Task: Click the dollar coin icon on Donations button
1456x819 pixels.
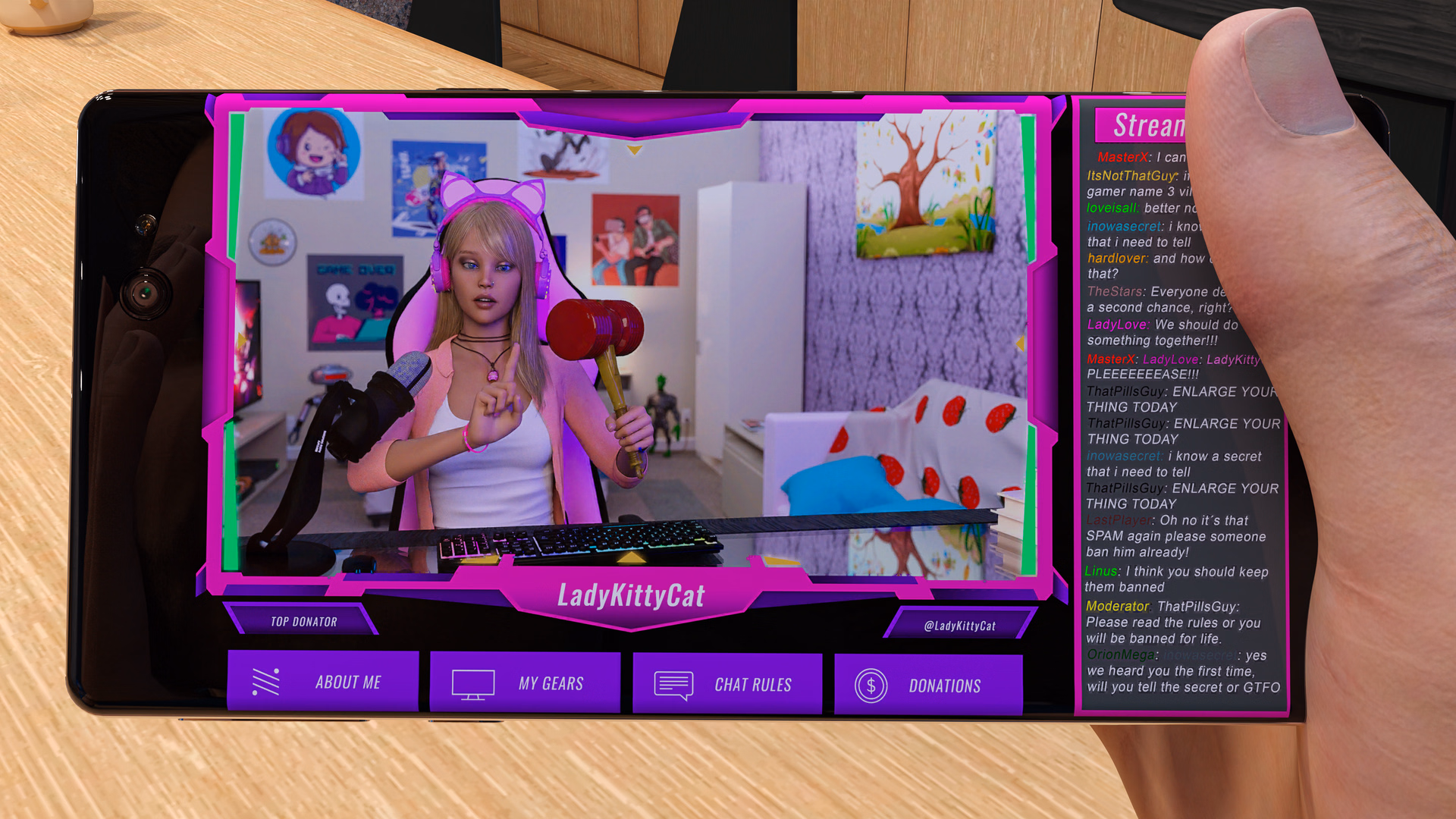Action: pos(871,685)
